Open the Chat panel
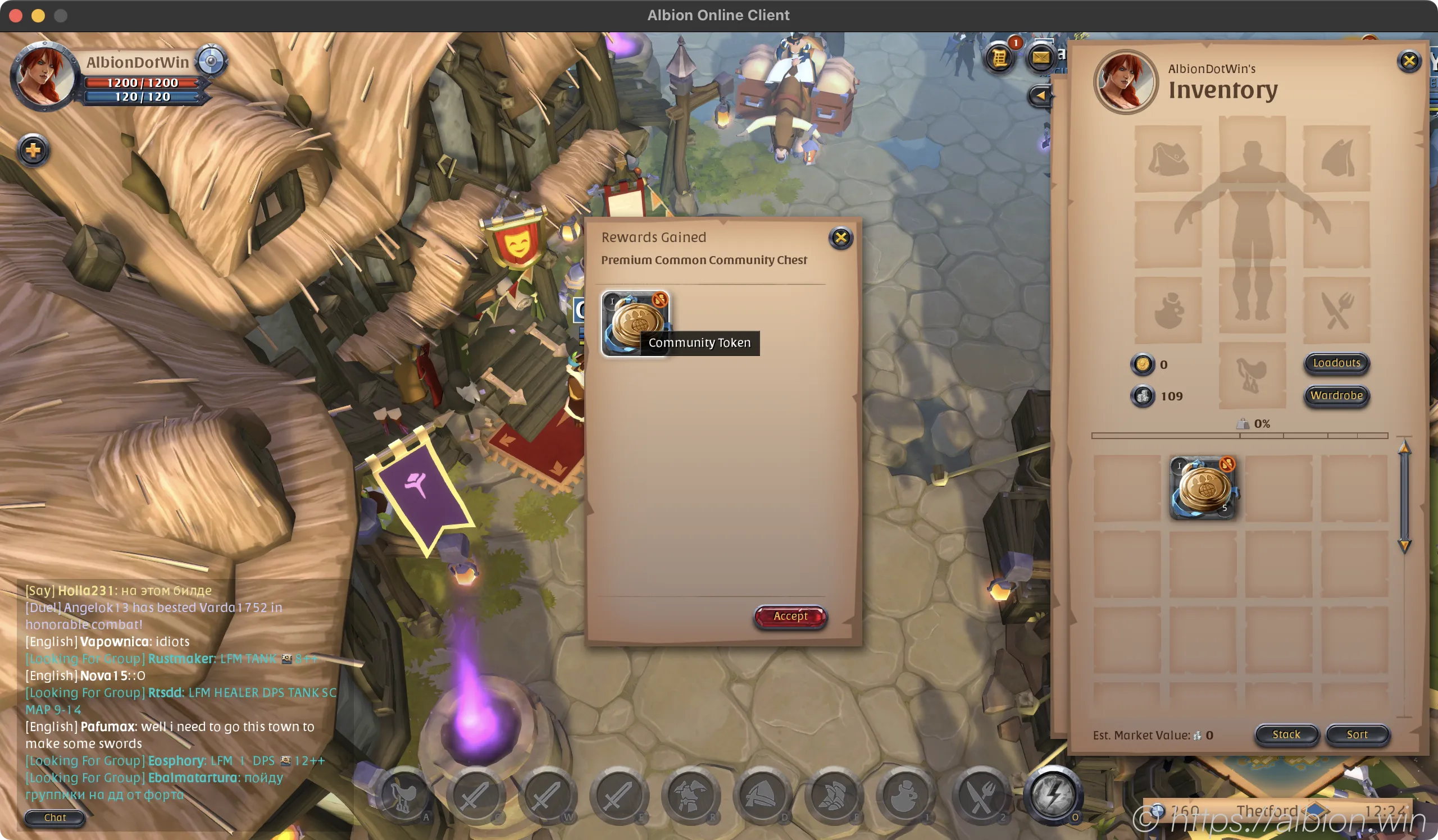This screenshot has height=840, width=1438. point(55,818)
